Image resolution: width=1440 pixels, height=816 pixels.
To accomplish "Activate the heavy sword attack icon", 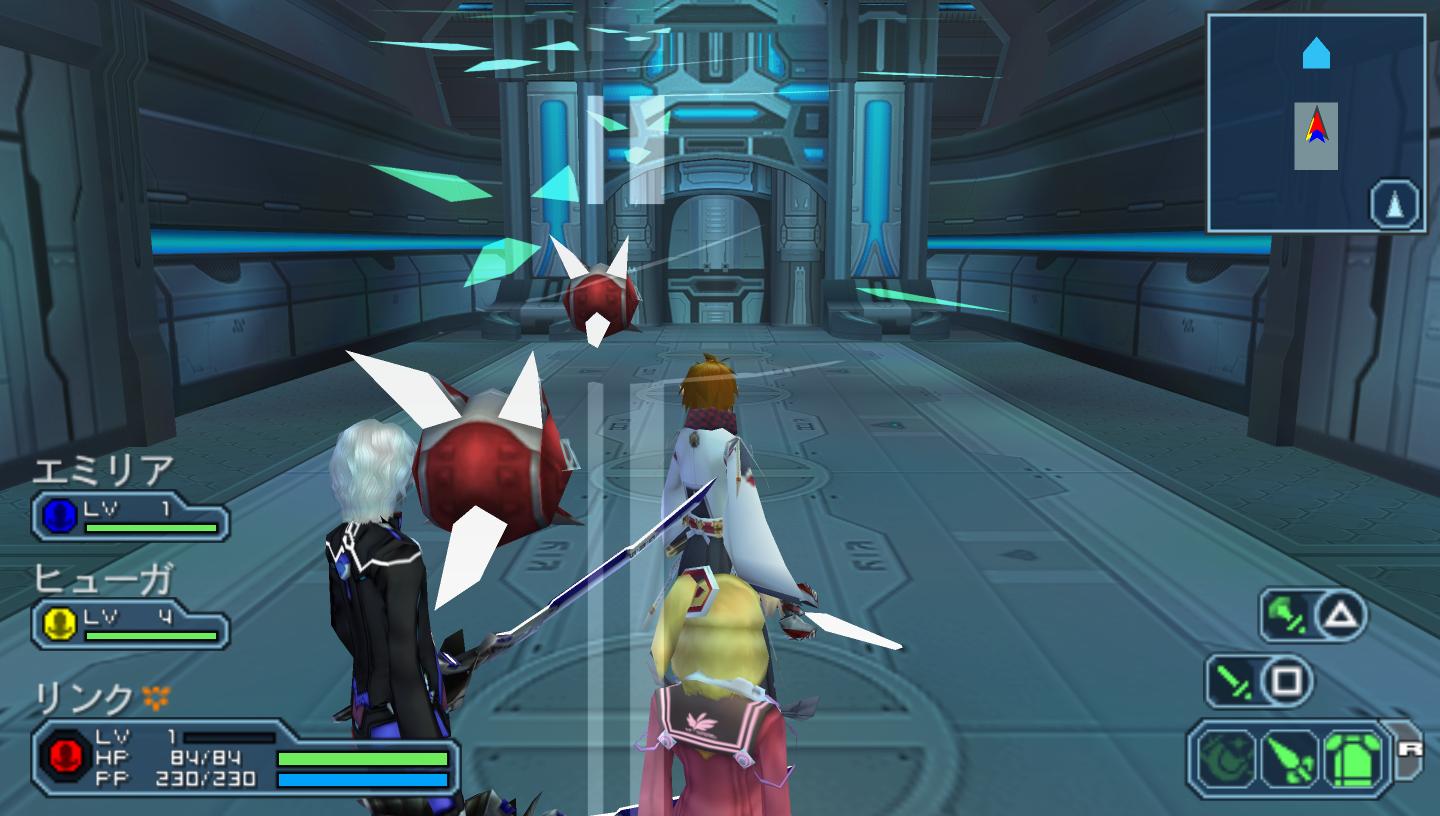I will pos(1287,615).
